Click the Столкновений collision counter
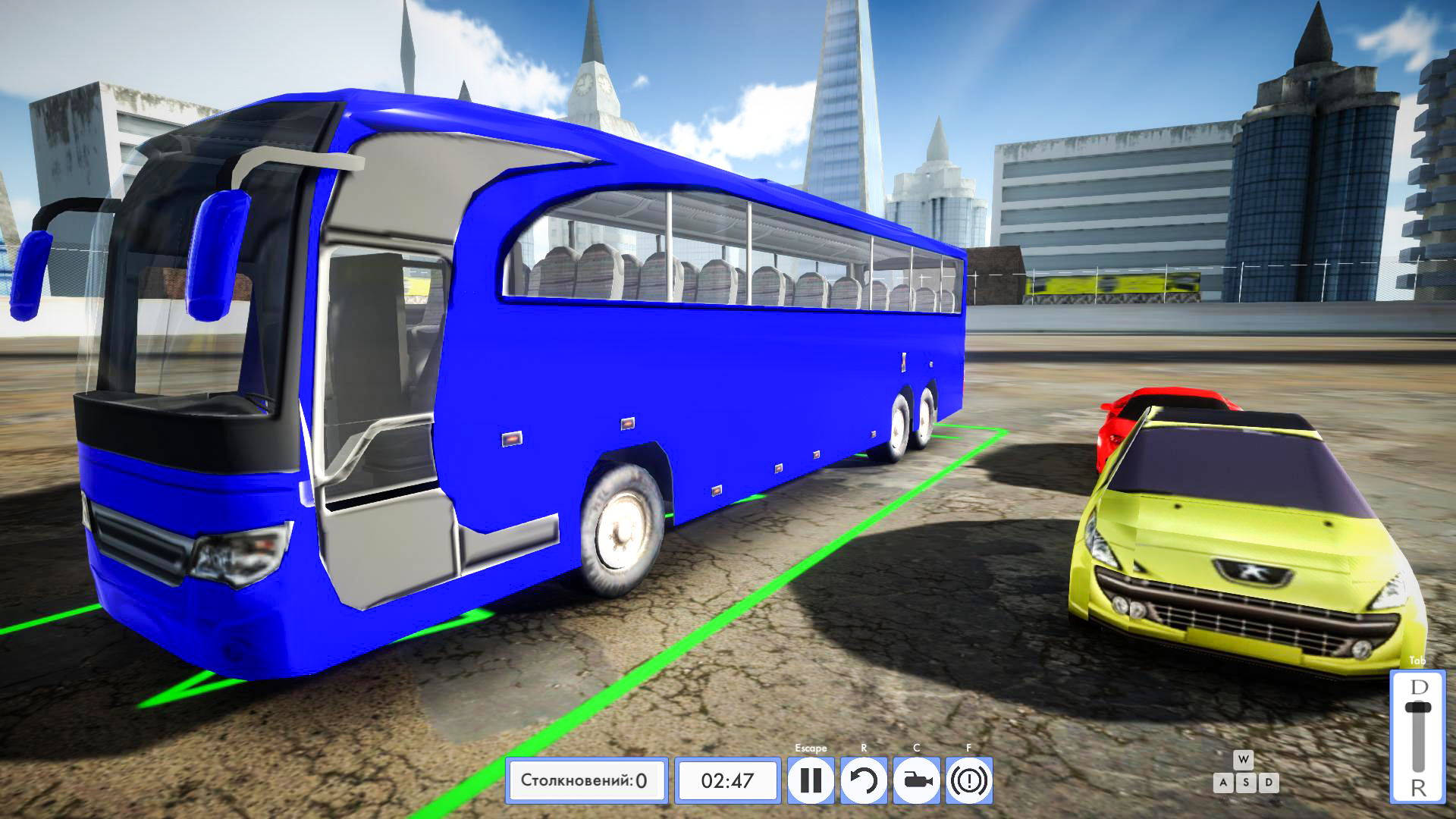Screen dimensions: 1456x819 pos(588,780)
